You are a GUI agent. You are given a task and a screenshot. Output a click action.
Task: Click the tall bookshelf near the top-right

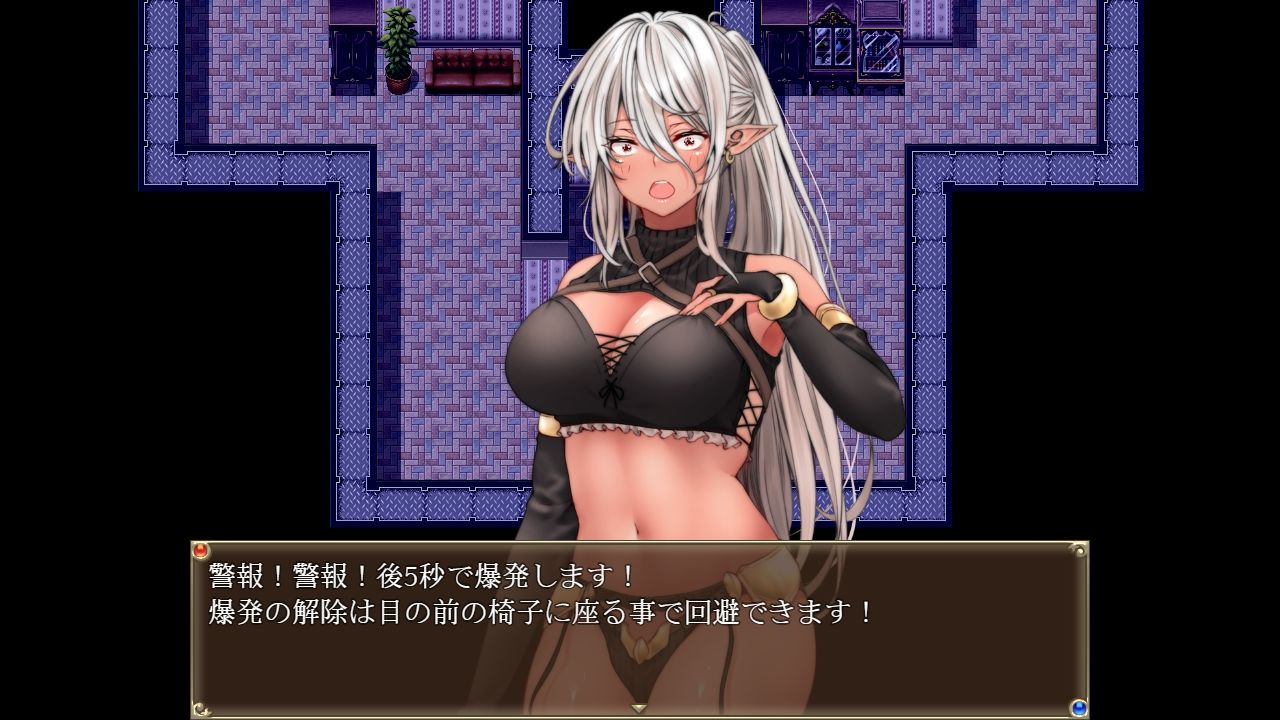coord(881,50)
